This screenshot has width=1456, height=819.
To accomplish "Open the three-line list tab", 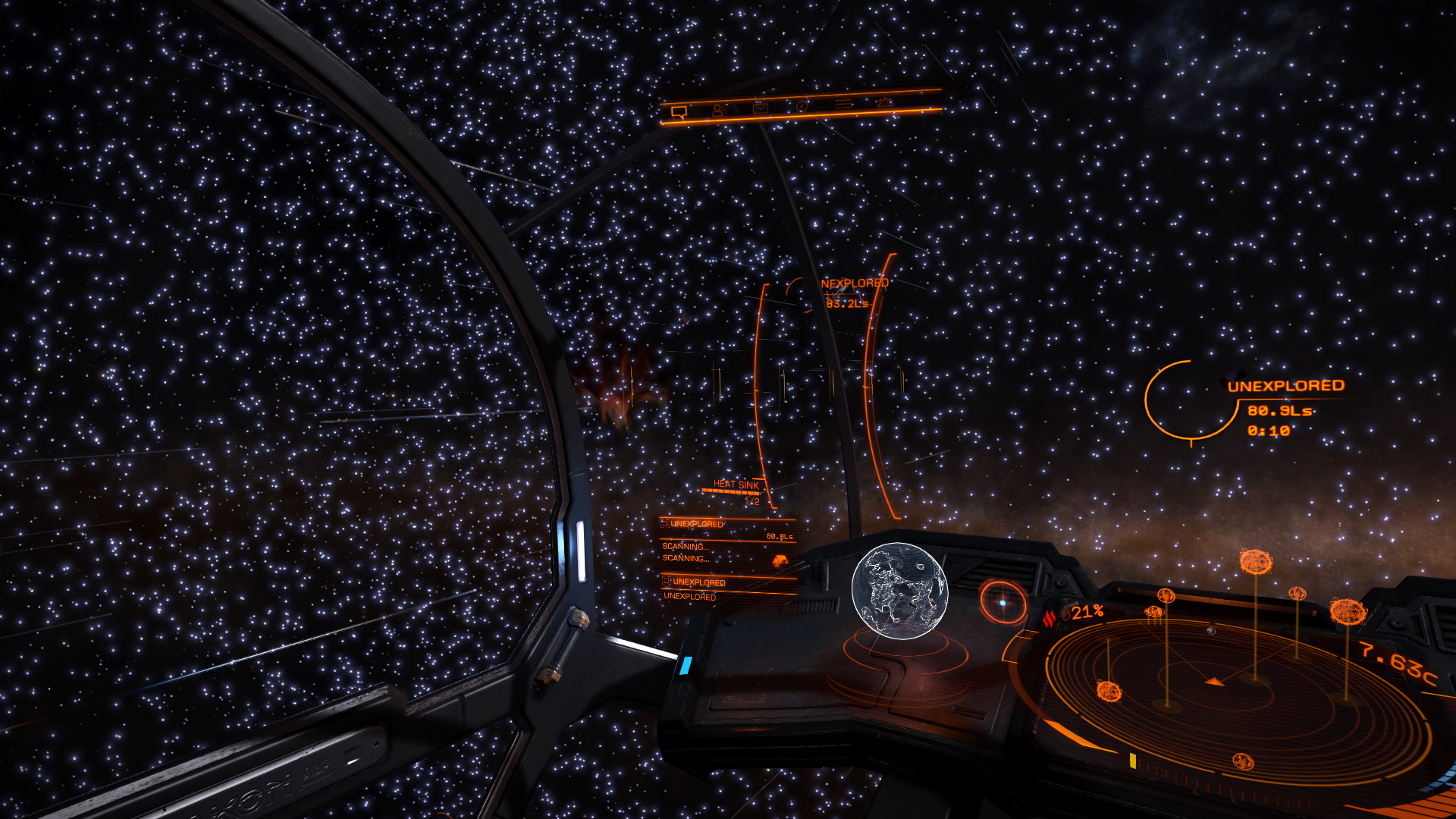I will pyautogui.click(x=843, y=103).
